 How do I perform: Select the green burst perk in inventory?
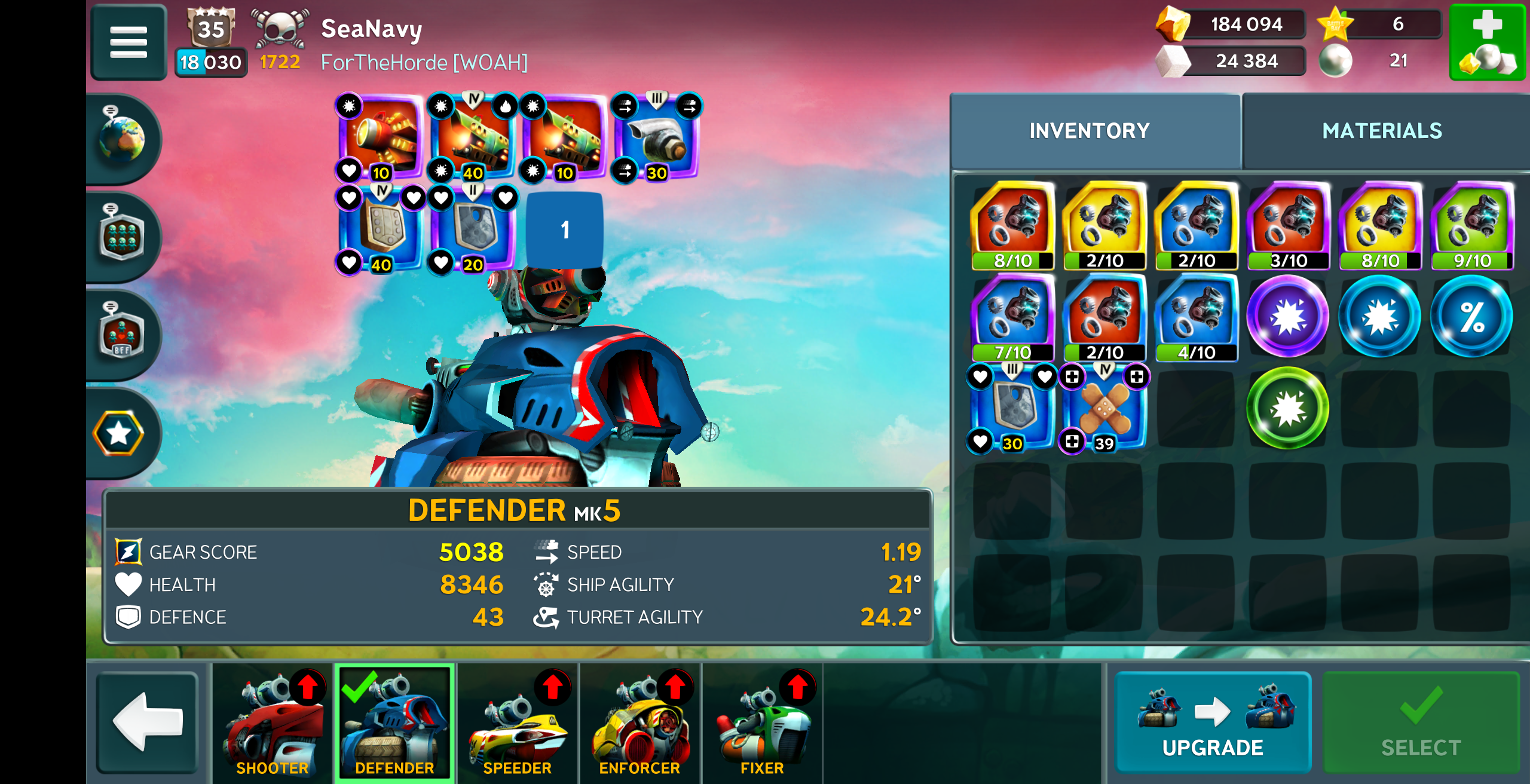[1288, 409]
